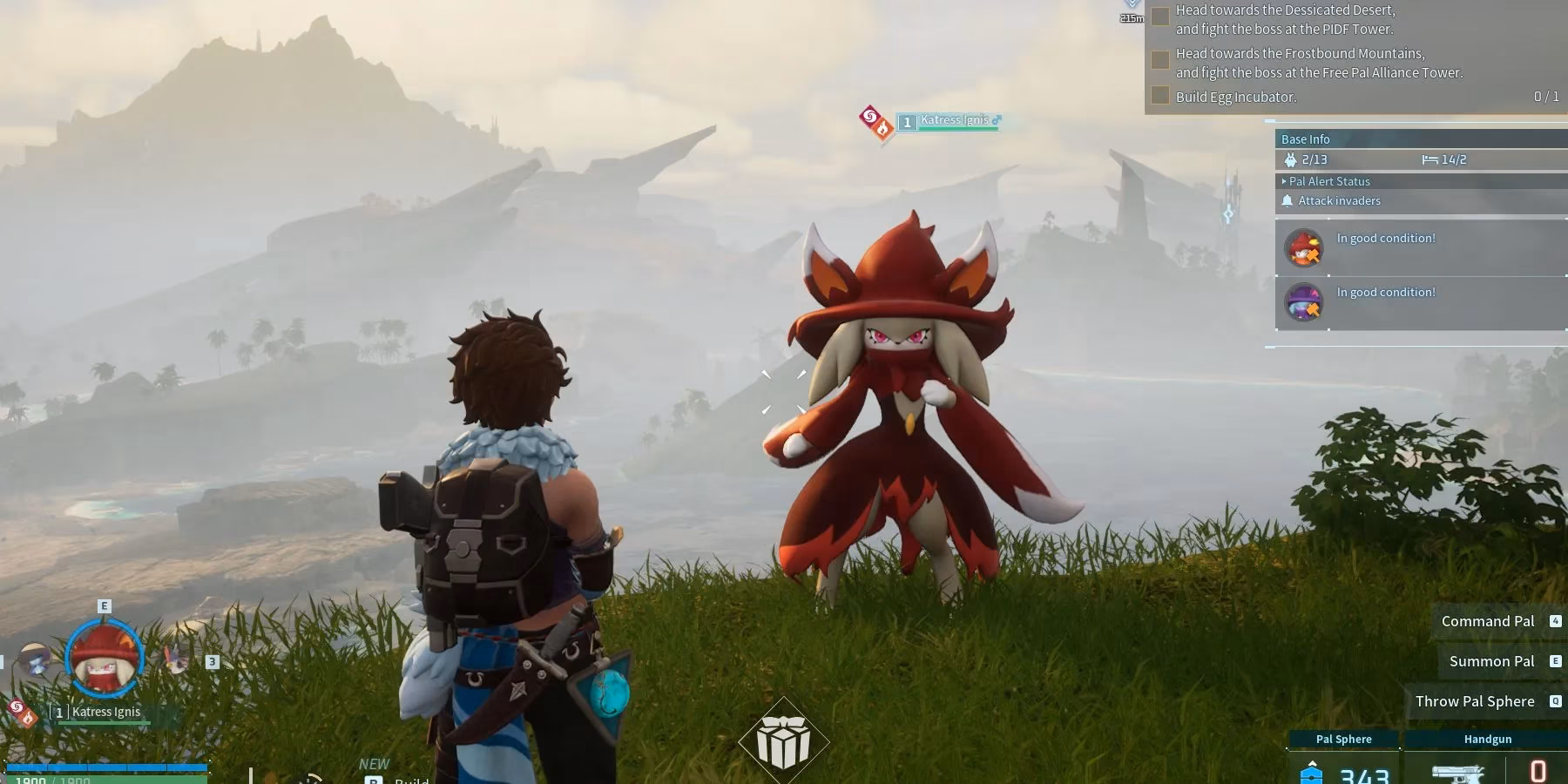The width and height of the screenshot is (1568, 784).
Task: Tick the Frostbound Mountains objective checkbox
Action: [x=1160, y=60]
